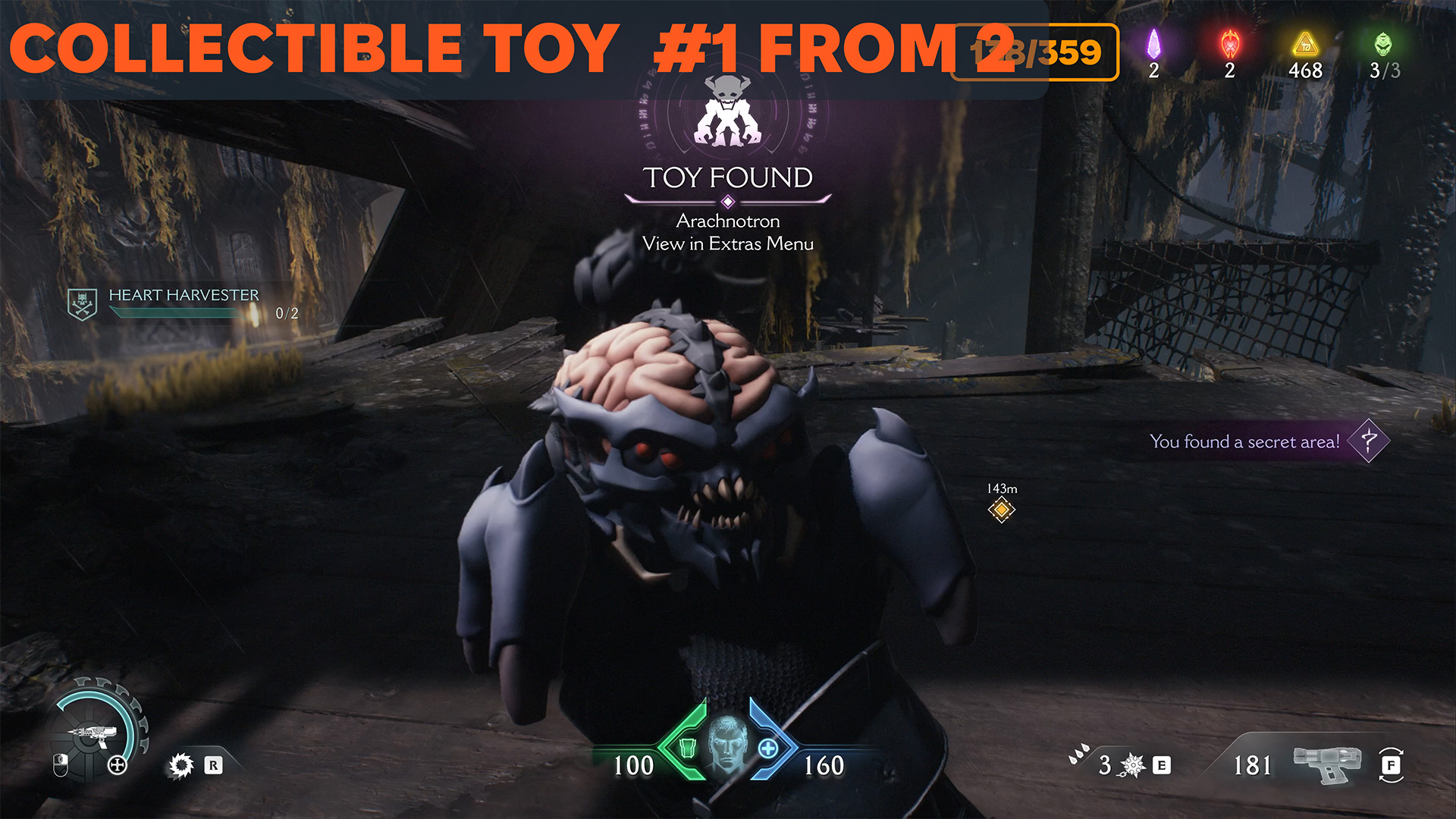Viewport: 1456px width, 819px height.
Task: Select the equipped weapon icon beside ammo
Action: (1326, 764)
